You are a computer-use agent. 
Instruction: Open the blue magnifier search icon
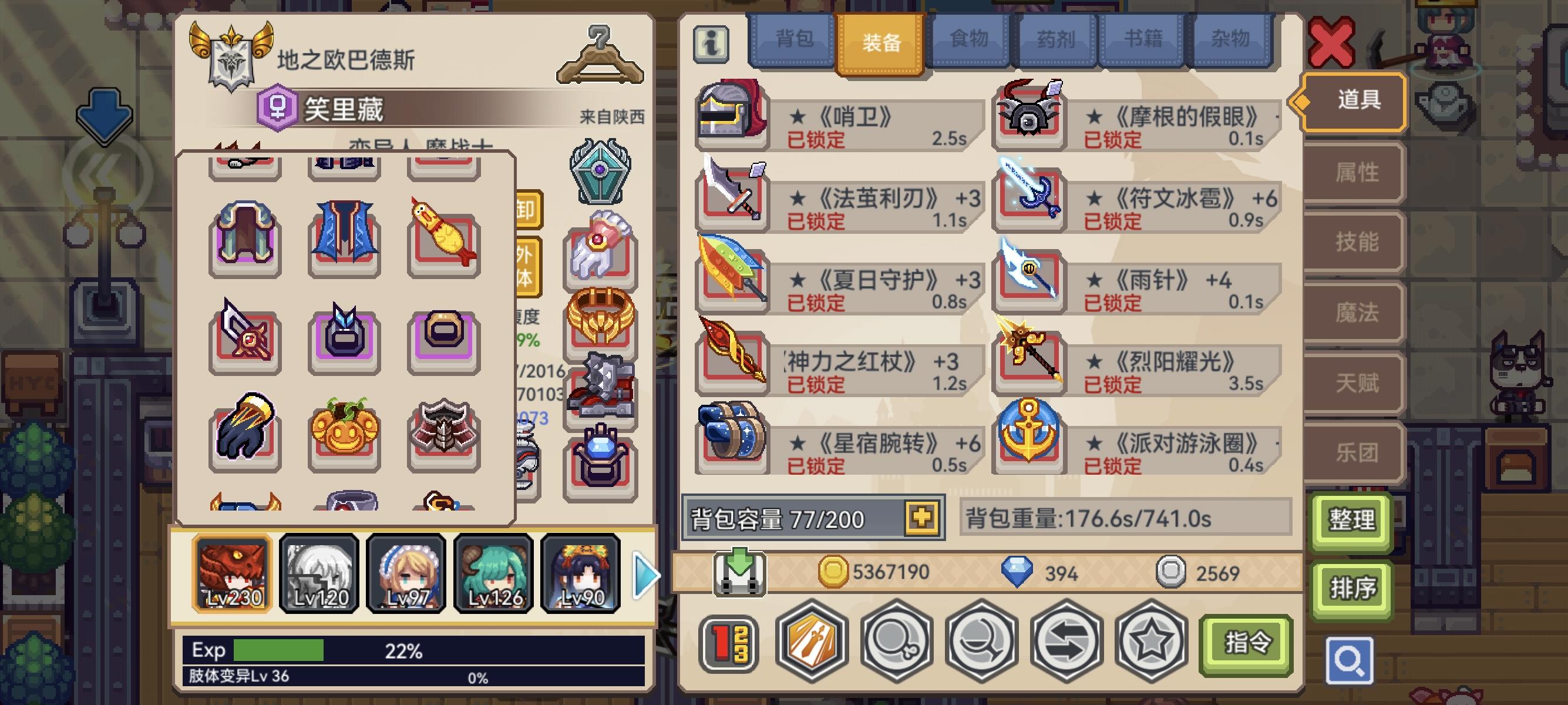(1351, 659)
